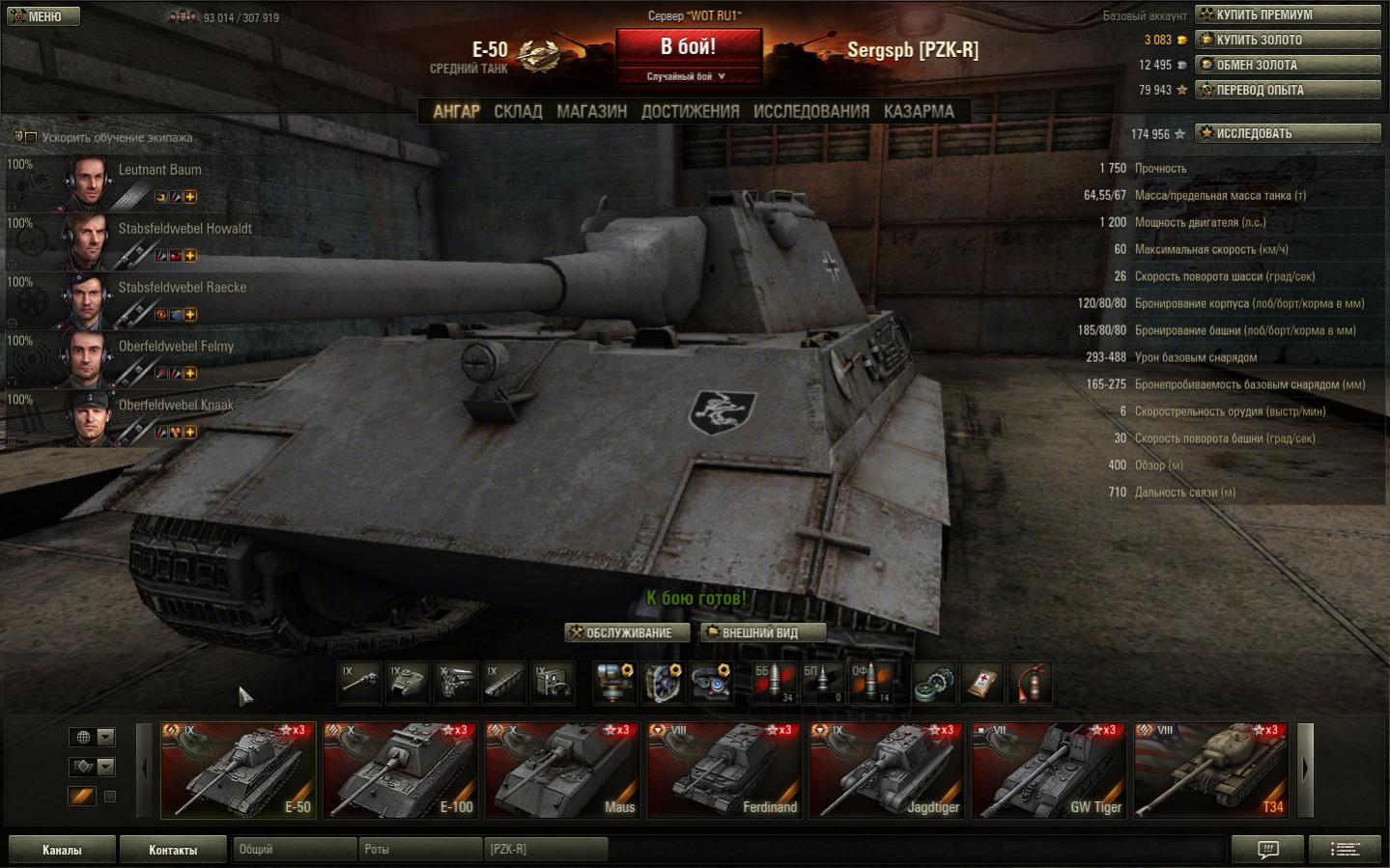This screenshot has width=1390, height=868.
Task: Open the МЕНЮ button
Action: click(x=43, y=16)
